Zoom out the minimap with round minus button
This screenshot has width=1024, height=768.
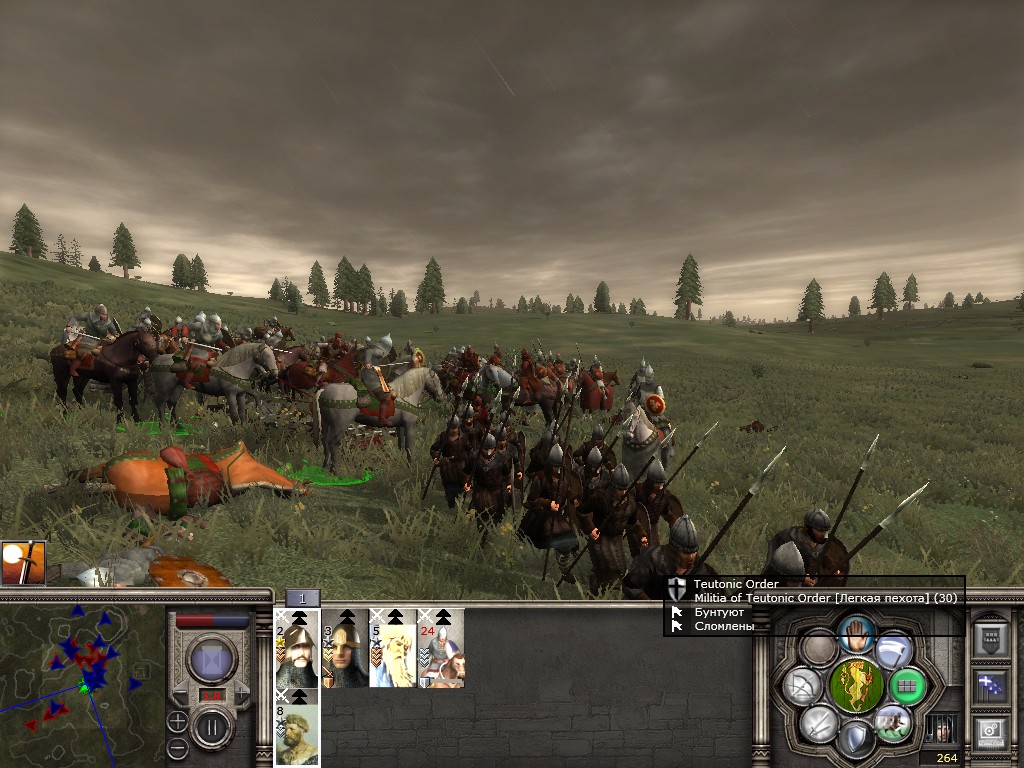tap(177, 746)
